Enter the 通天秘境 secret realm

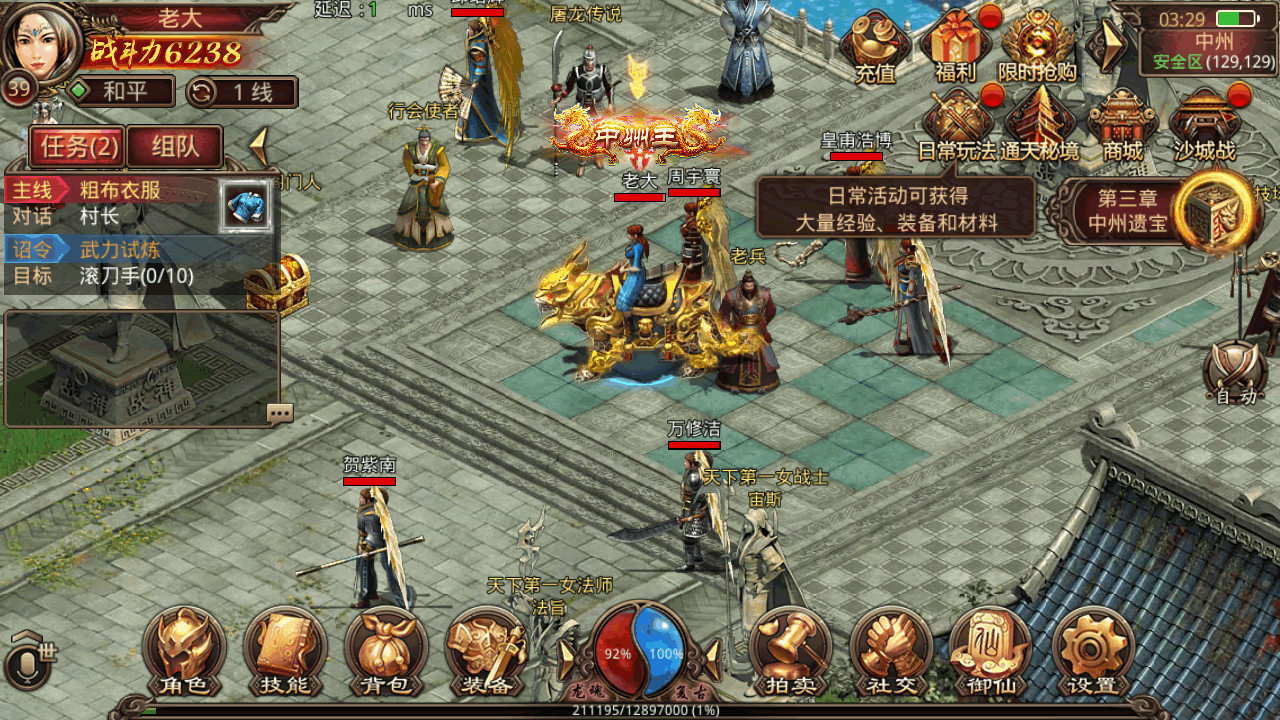point(1040,126)
